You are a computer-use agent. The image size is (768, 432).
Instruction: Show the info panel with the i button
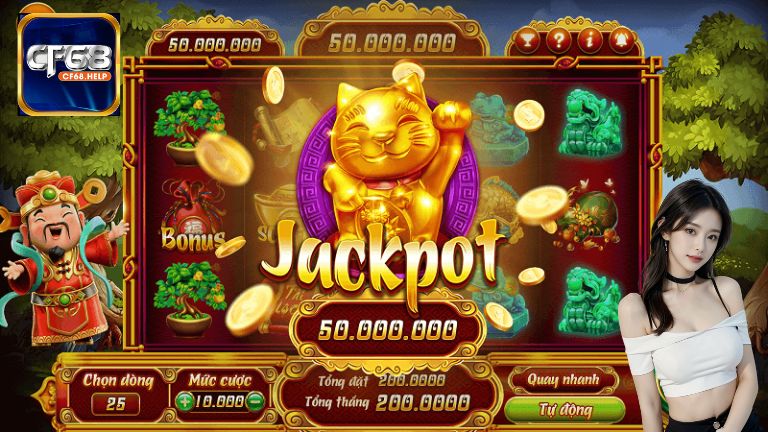point(591,41)
